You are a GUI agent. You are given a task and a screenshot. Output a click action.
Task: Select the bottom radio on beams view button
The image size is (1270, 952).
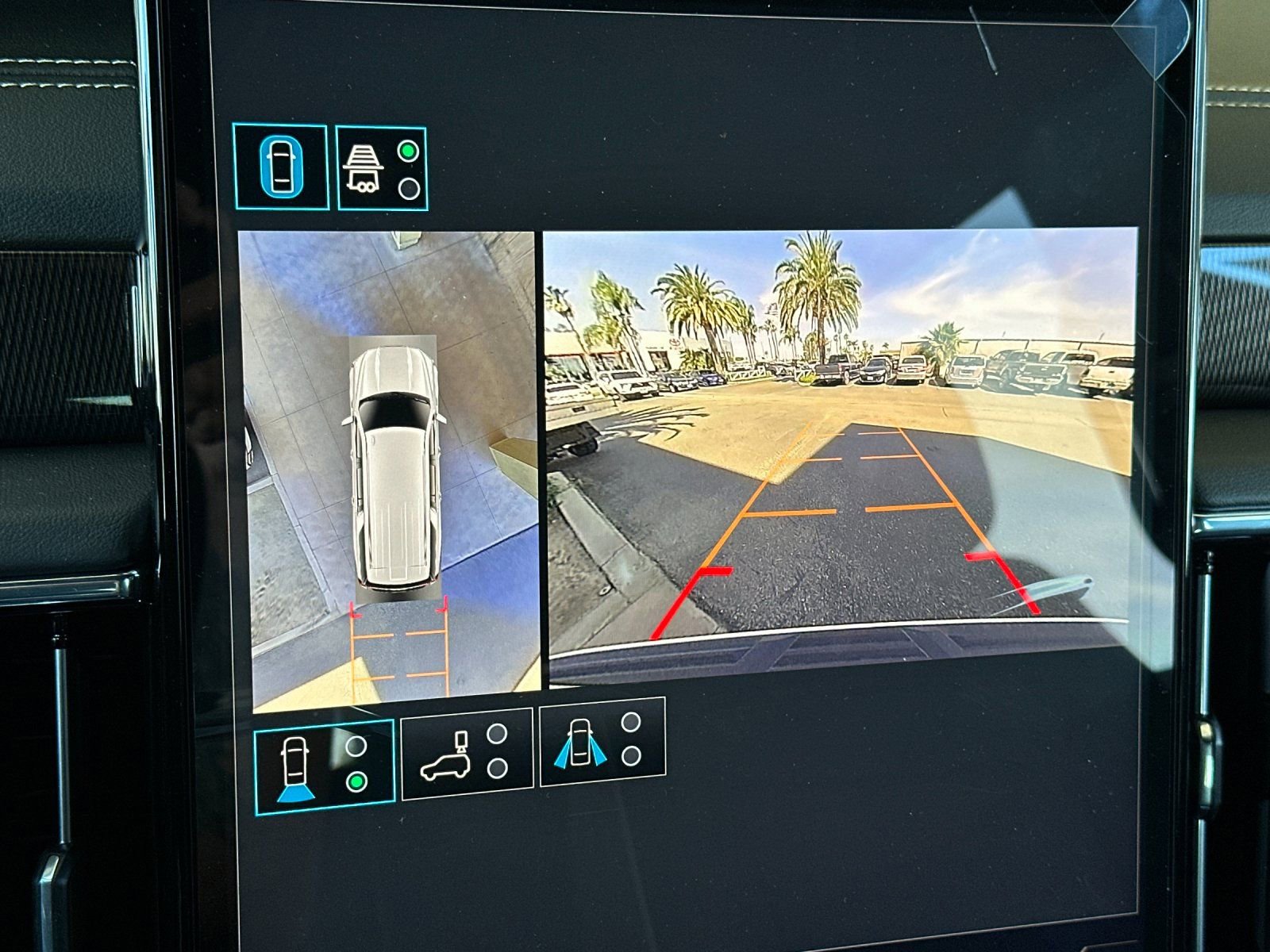click(x=631, y=758)
